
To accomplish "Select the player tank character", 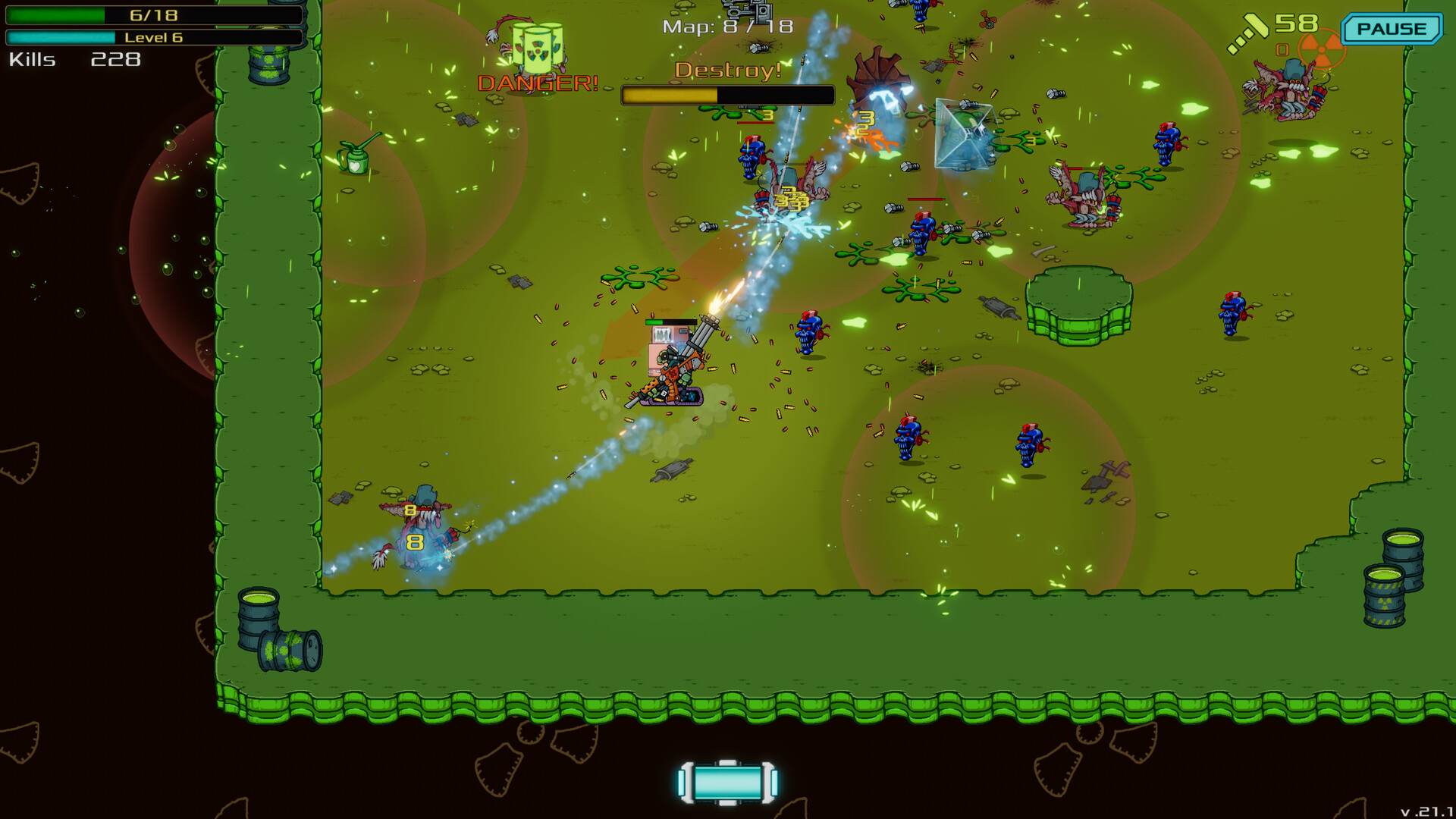I will pyautogui.click(x=675, y=364).
